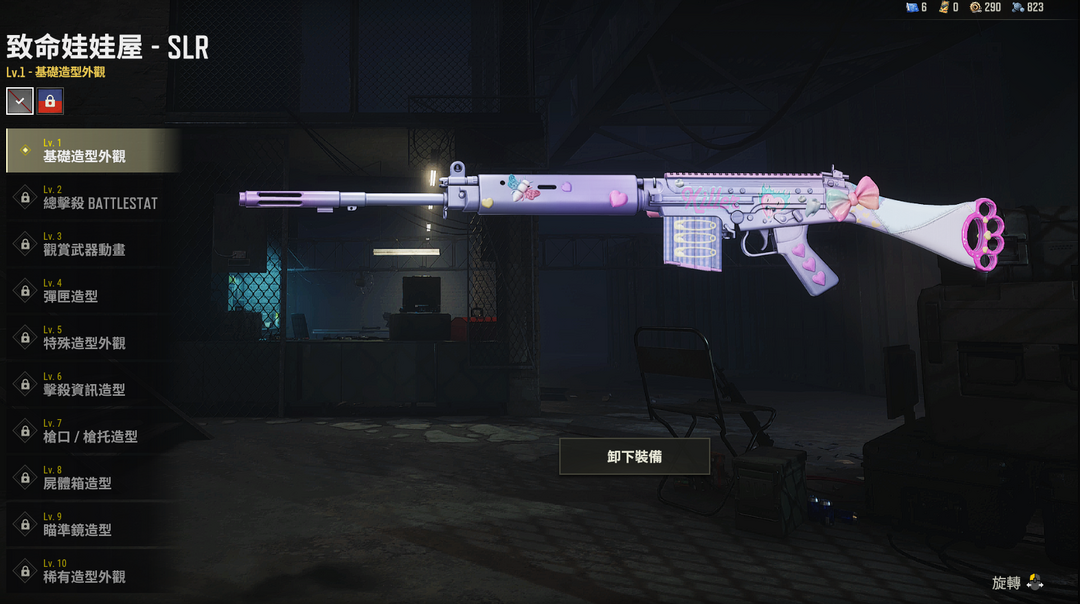Screen dimensions: 1080x604
Task: Choose the Lv. 9 瞄準鏡造型 entry
Action: [92, 524]
